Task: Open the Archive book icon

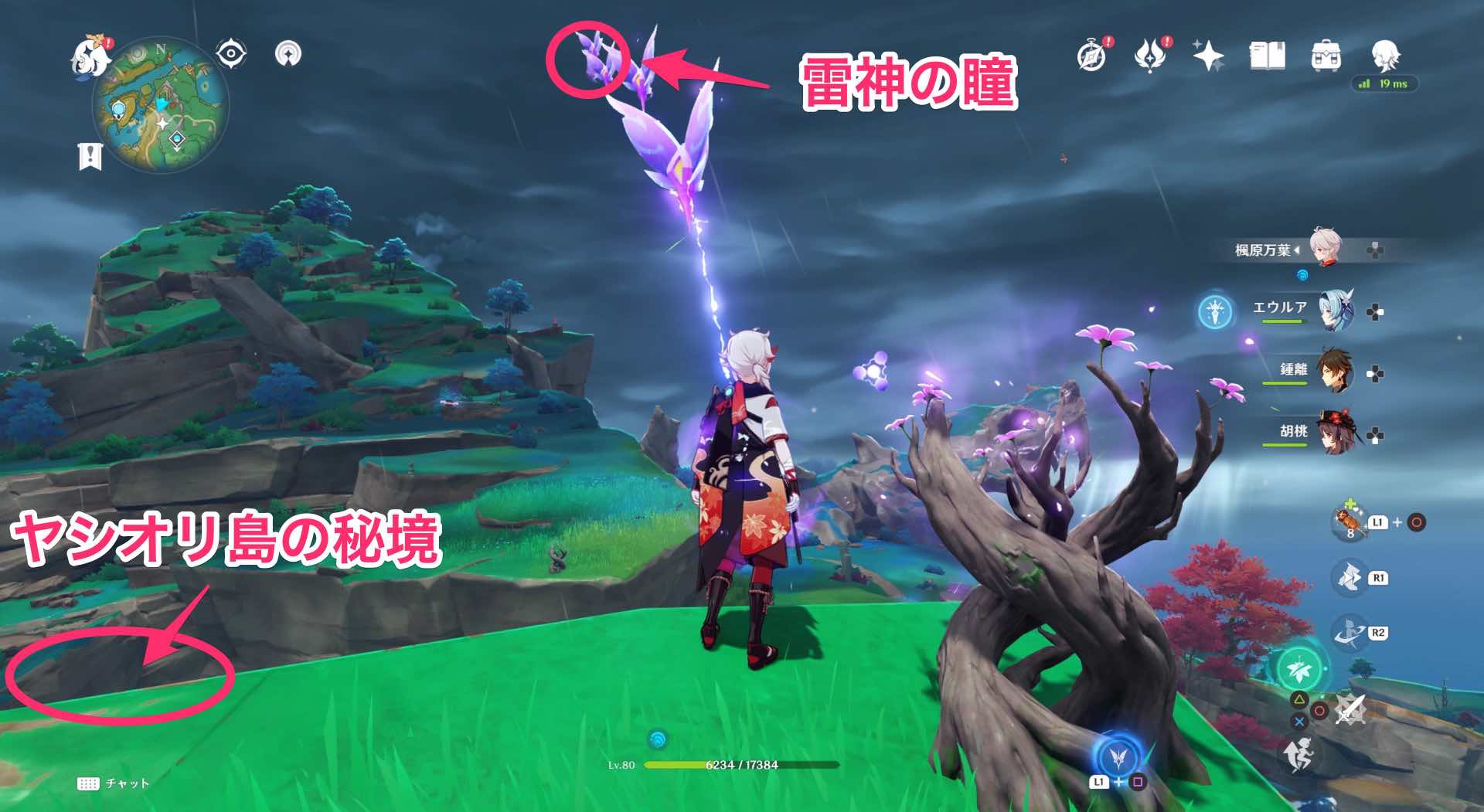Action: 1268,54
